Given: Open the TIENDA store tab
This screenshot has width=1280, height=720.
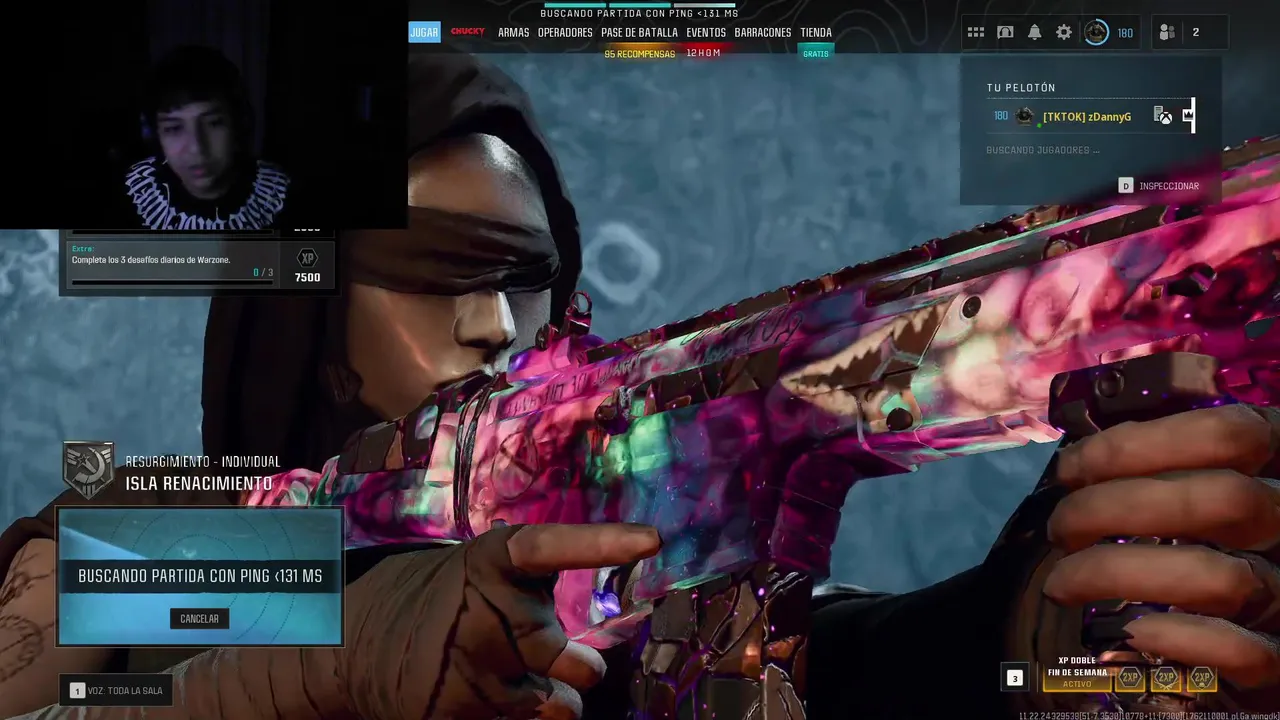Looking at the screenshot, I should point(816,32).
